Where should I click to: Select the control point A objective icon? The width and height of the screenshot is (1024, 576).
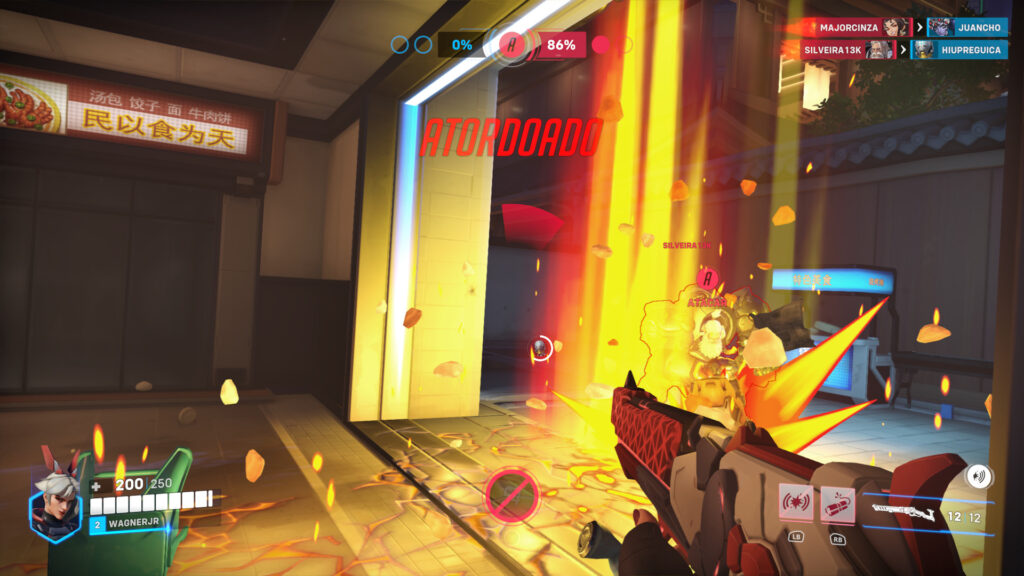coord(513,44)
